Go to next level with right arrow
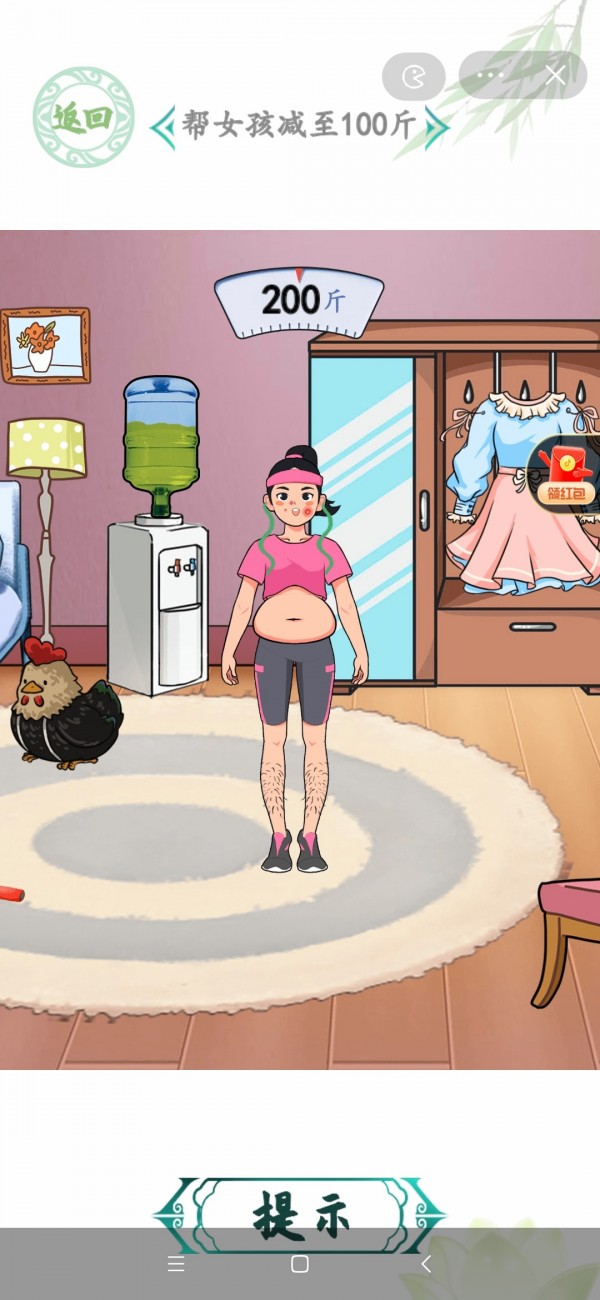Image resolution: width=600 pixels, height=1300 pixels. tap(435, 127)
